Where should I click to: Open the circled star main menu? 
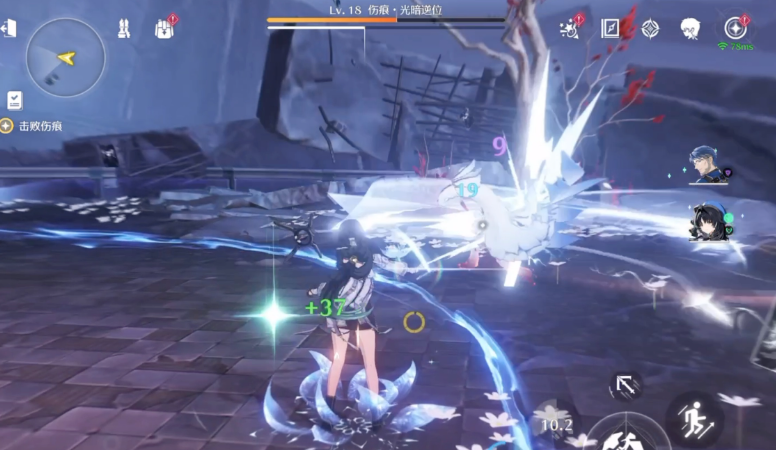(x=736, y=28)
